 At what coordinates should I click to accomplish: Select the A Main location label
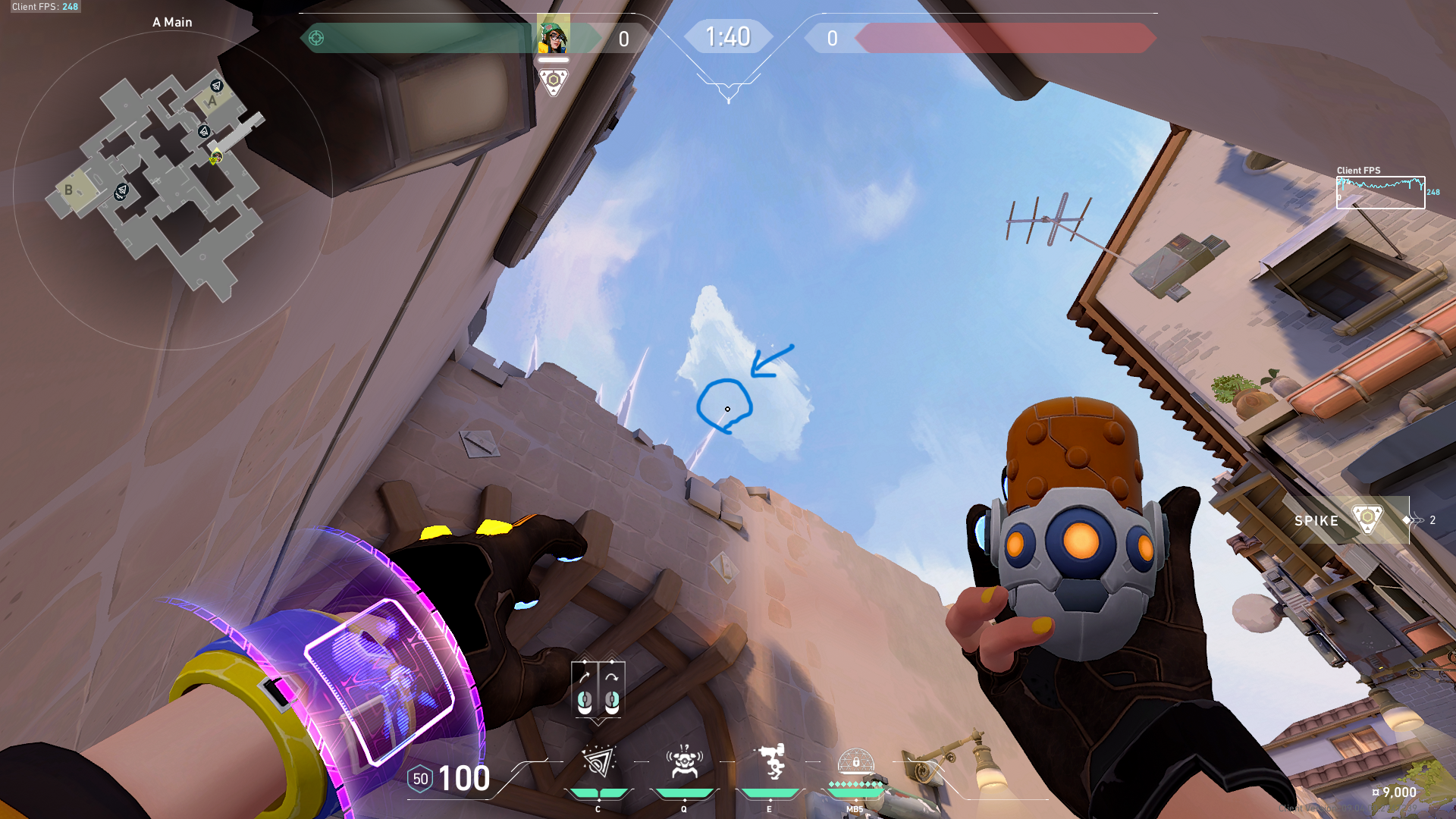171,22
